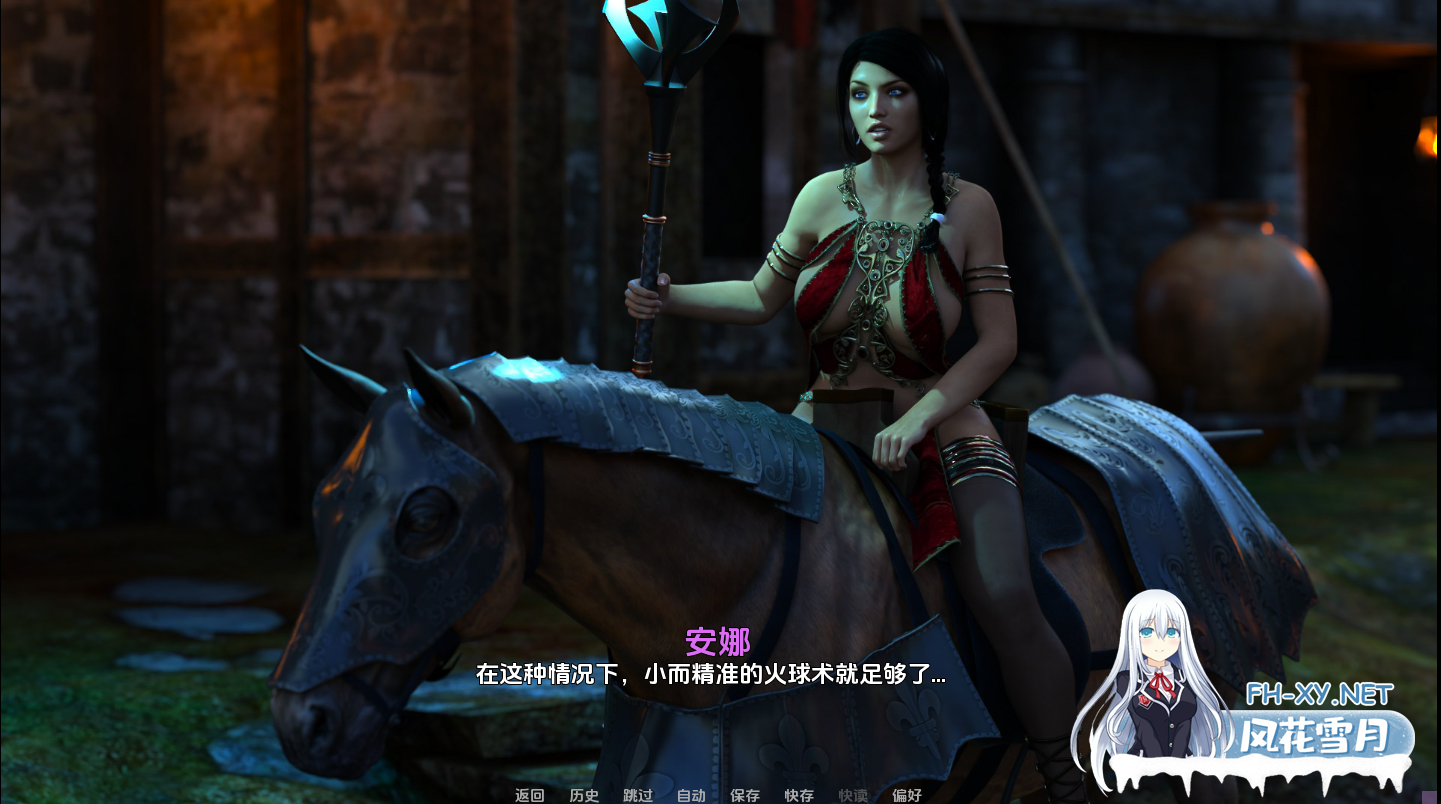Click the FH-XY.NET watermark logo

[x=1319, y=694]
